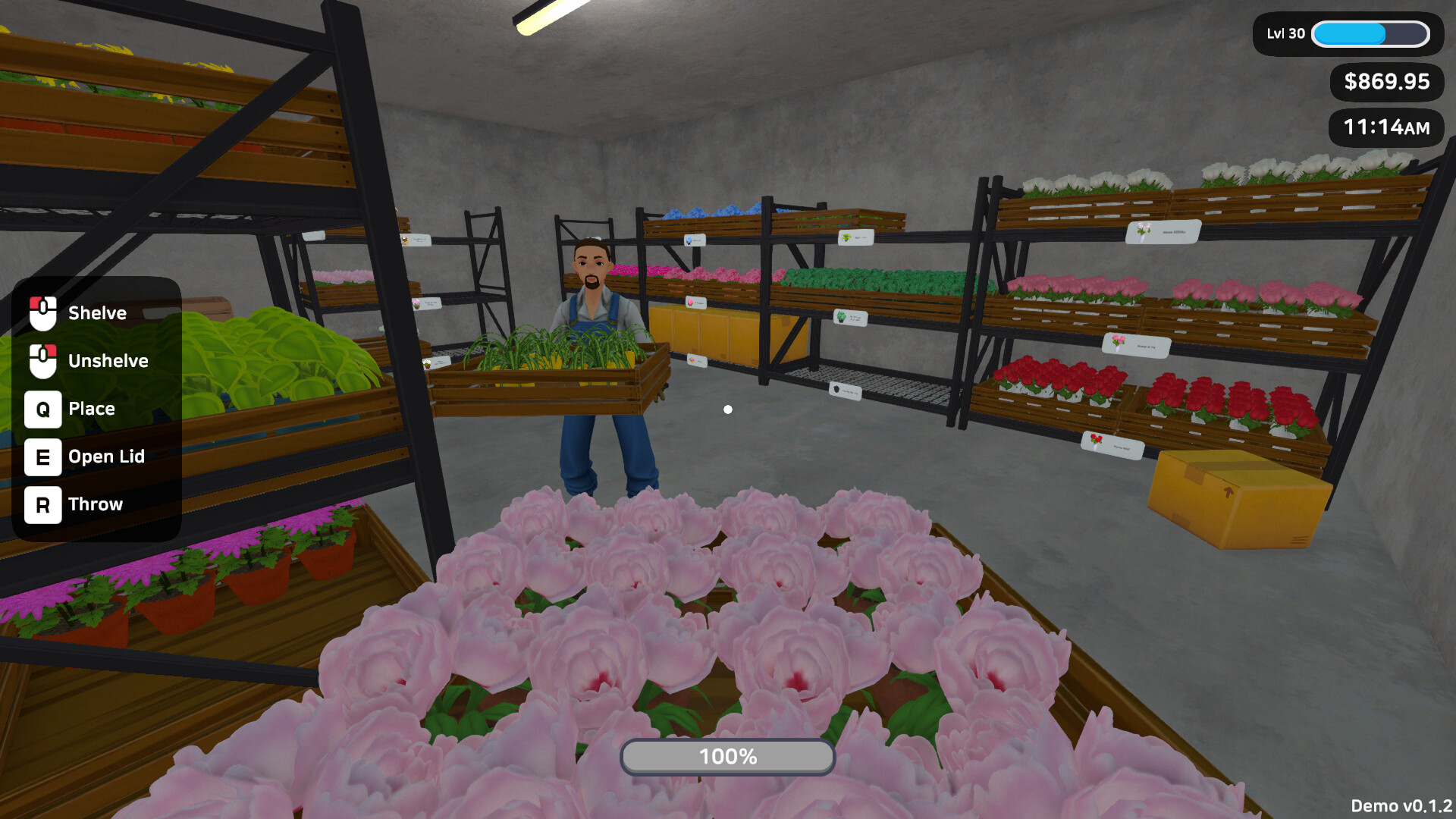Click the blue hydrangea icon on the back shelf label
This screenshot has width=1456, height=819.
click(688, 240)
